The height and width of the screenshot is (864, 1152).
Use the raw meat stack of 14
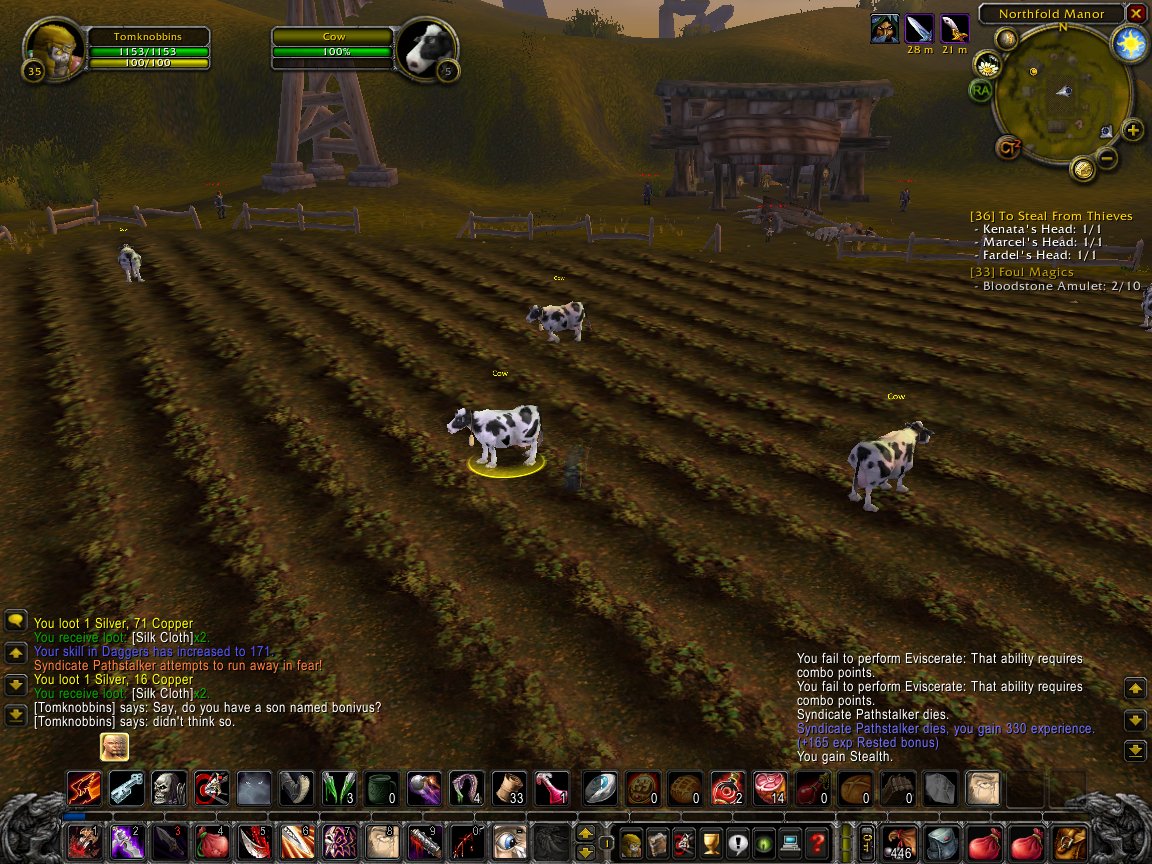[x=771, y=789]
